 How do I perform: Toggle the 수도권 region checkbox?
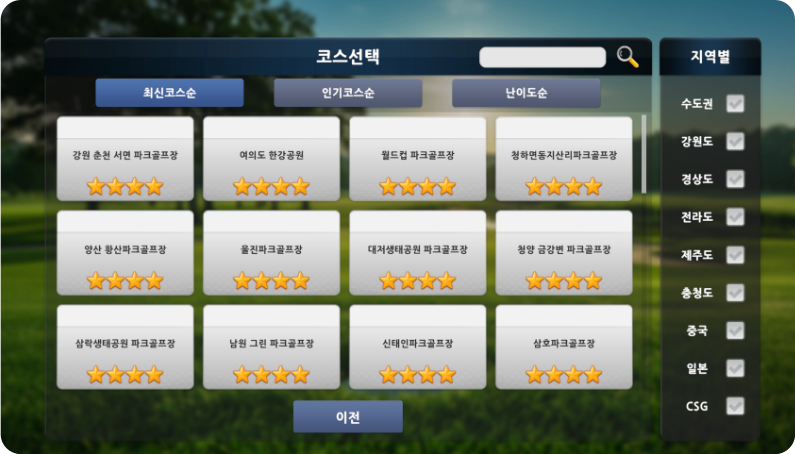click(735, 104)
